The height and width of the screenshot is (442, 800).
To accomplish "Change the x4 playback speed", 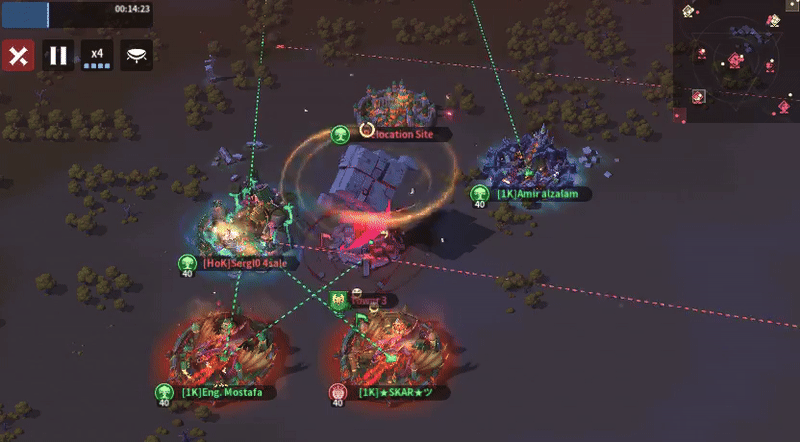I will coord(97,55).
